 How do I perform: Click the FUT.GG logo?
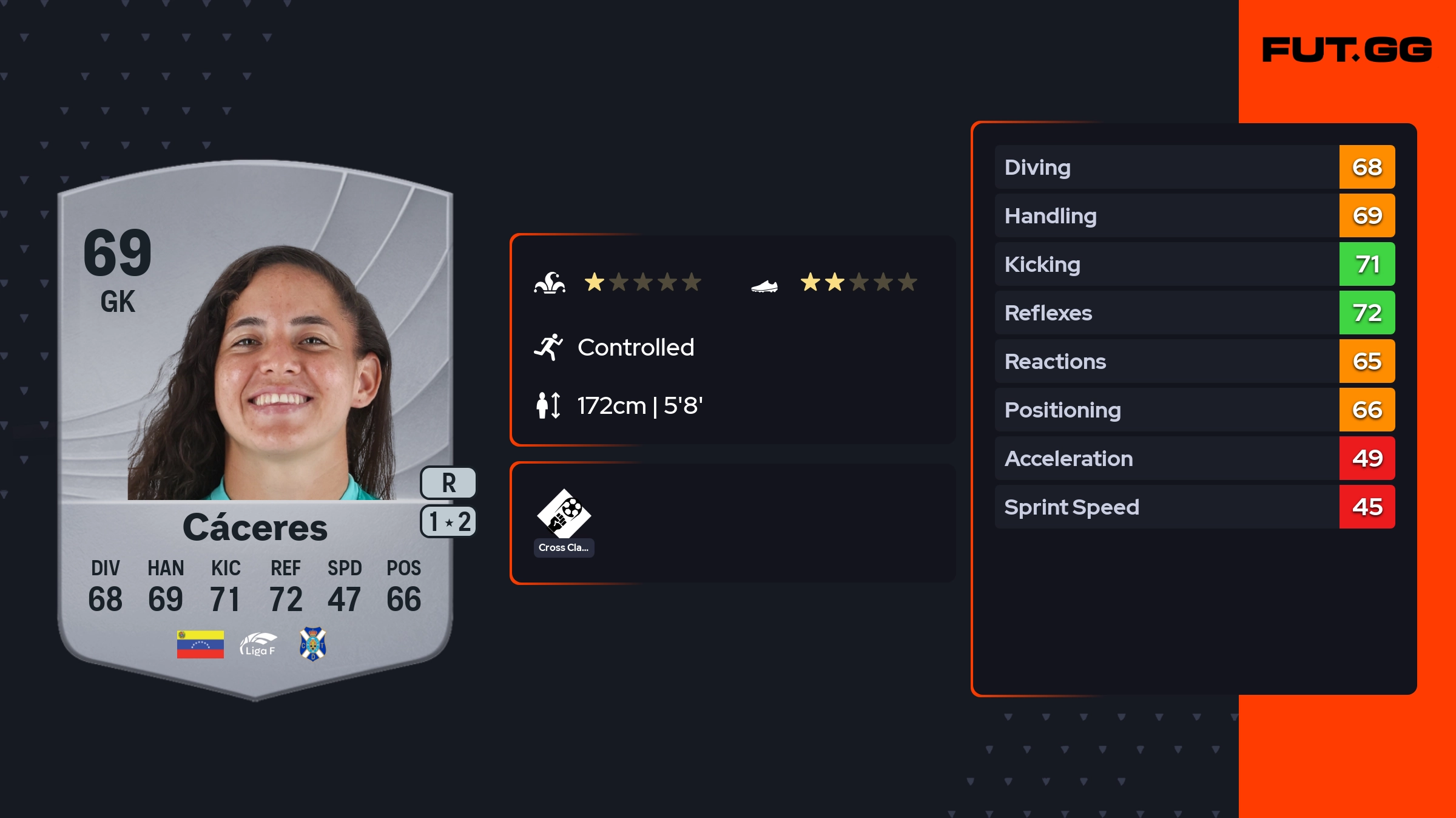click(1346, 50)
